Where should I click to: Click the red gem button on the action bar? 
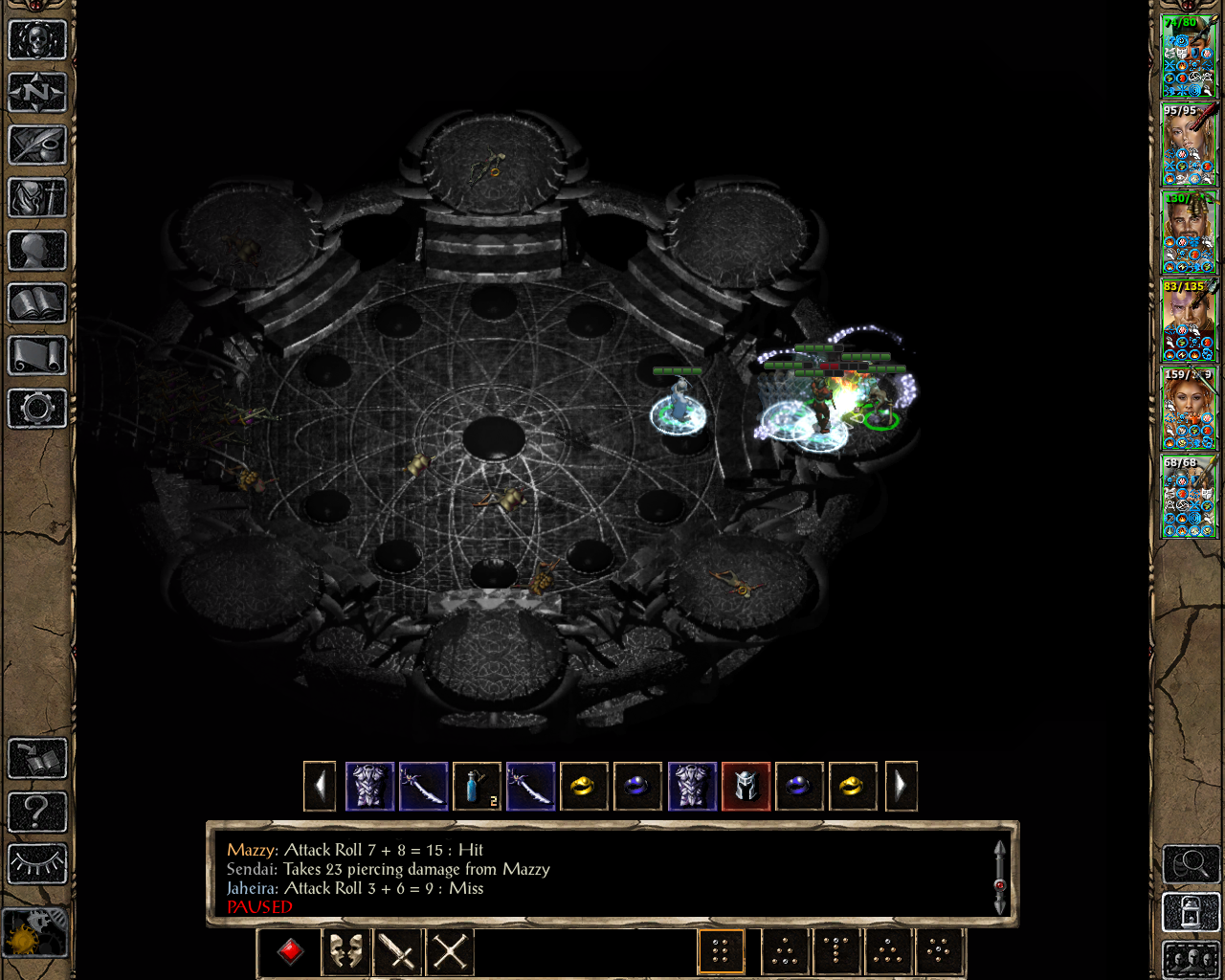(291, 951)
